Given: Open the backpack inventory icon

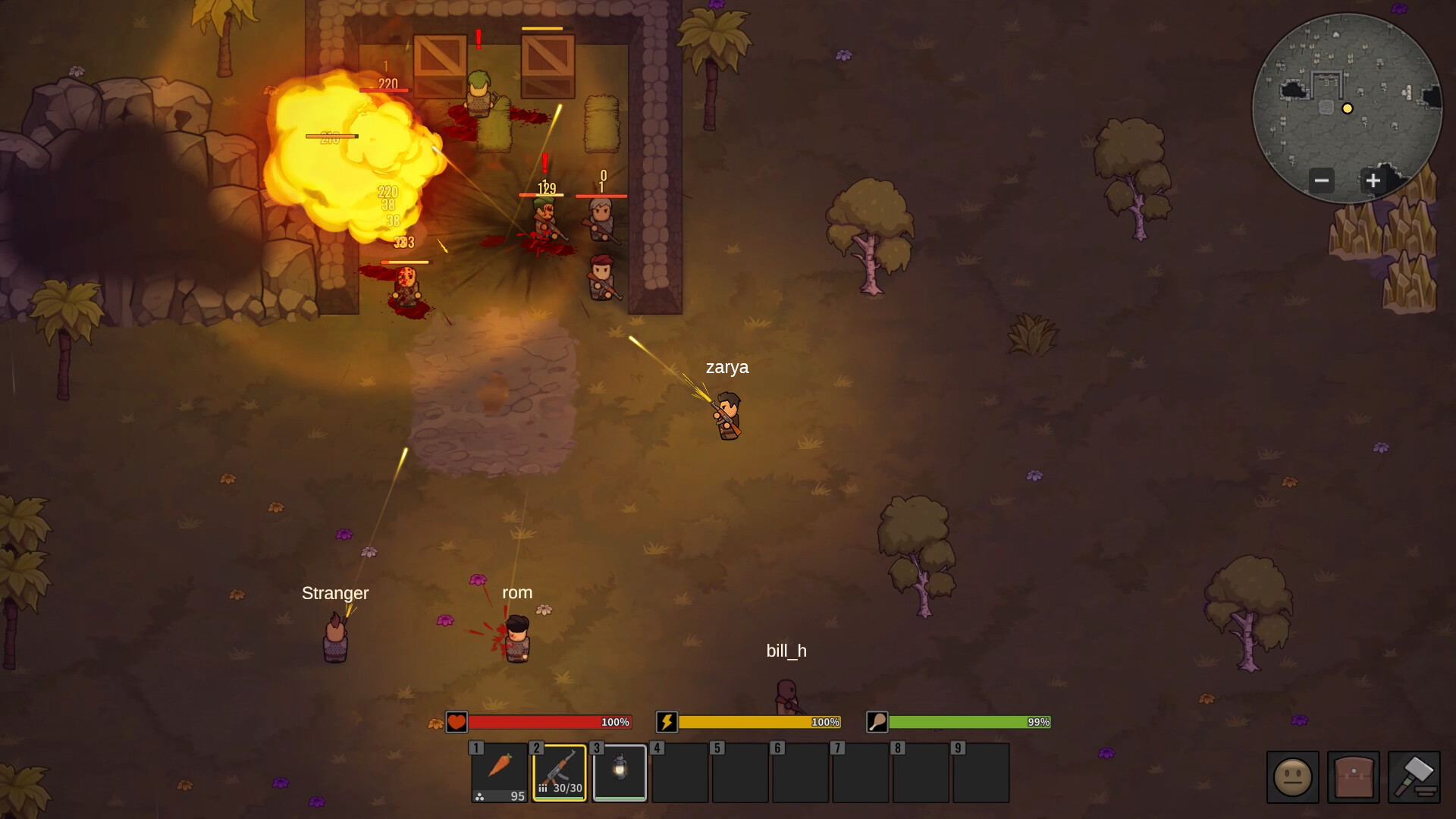Looking at the screenshot, I should [1354, 778].
